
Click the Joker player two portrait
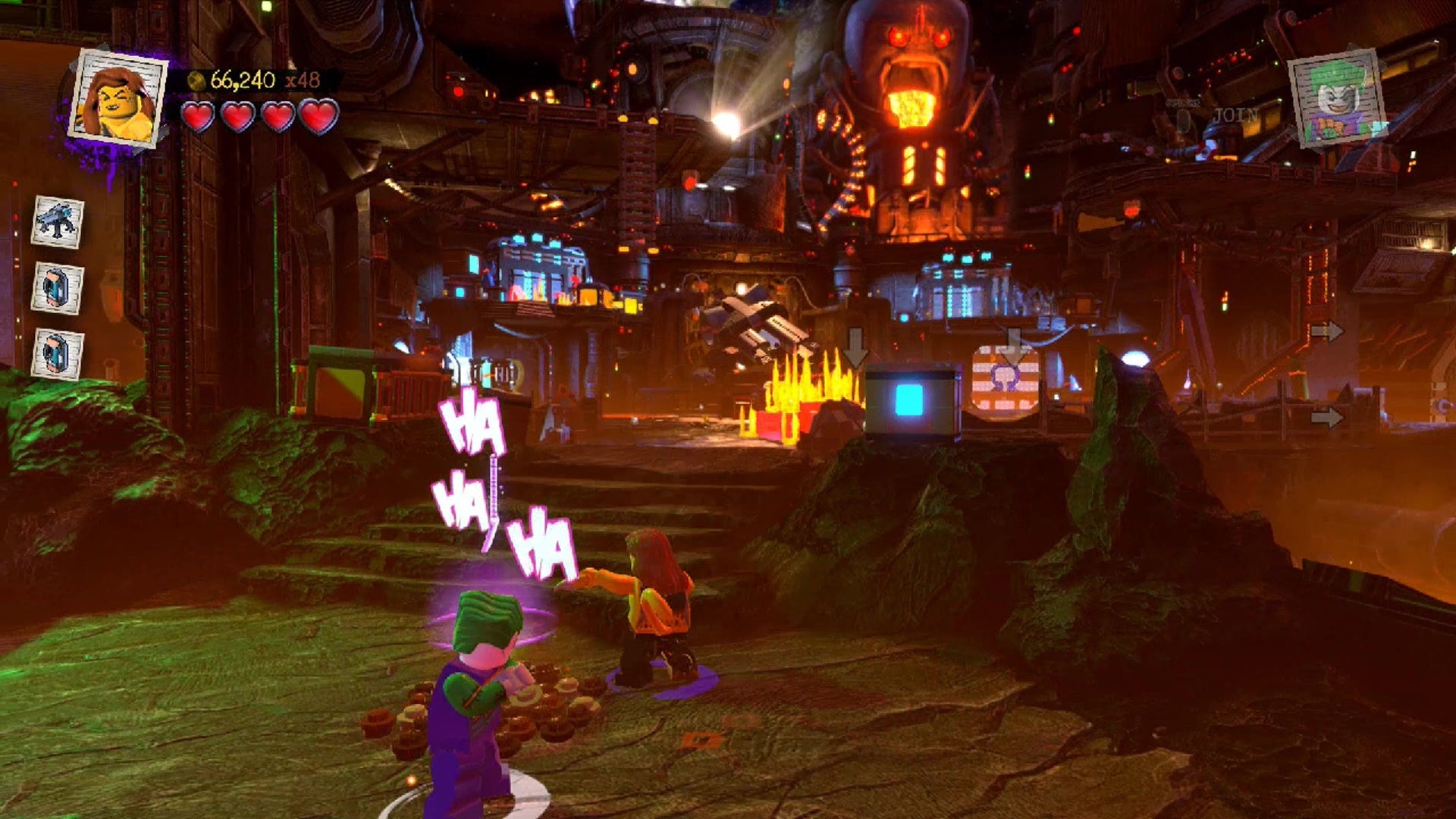1338,98
